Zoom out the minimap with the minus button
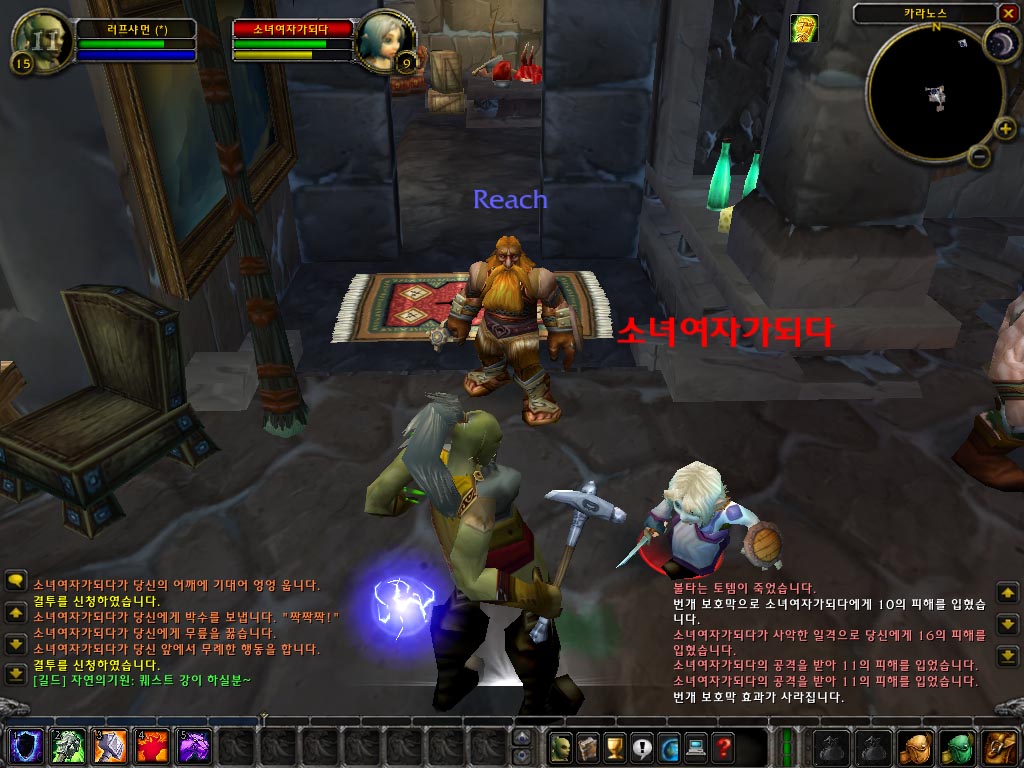Screen dimensions: 1024x768 980,156
